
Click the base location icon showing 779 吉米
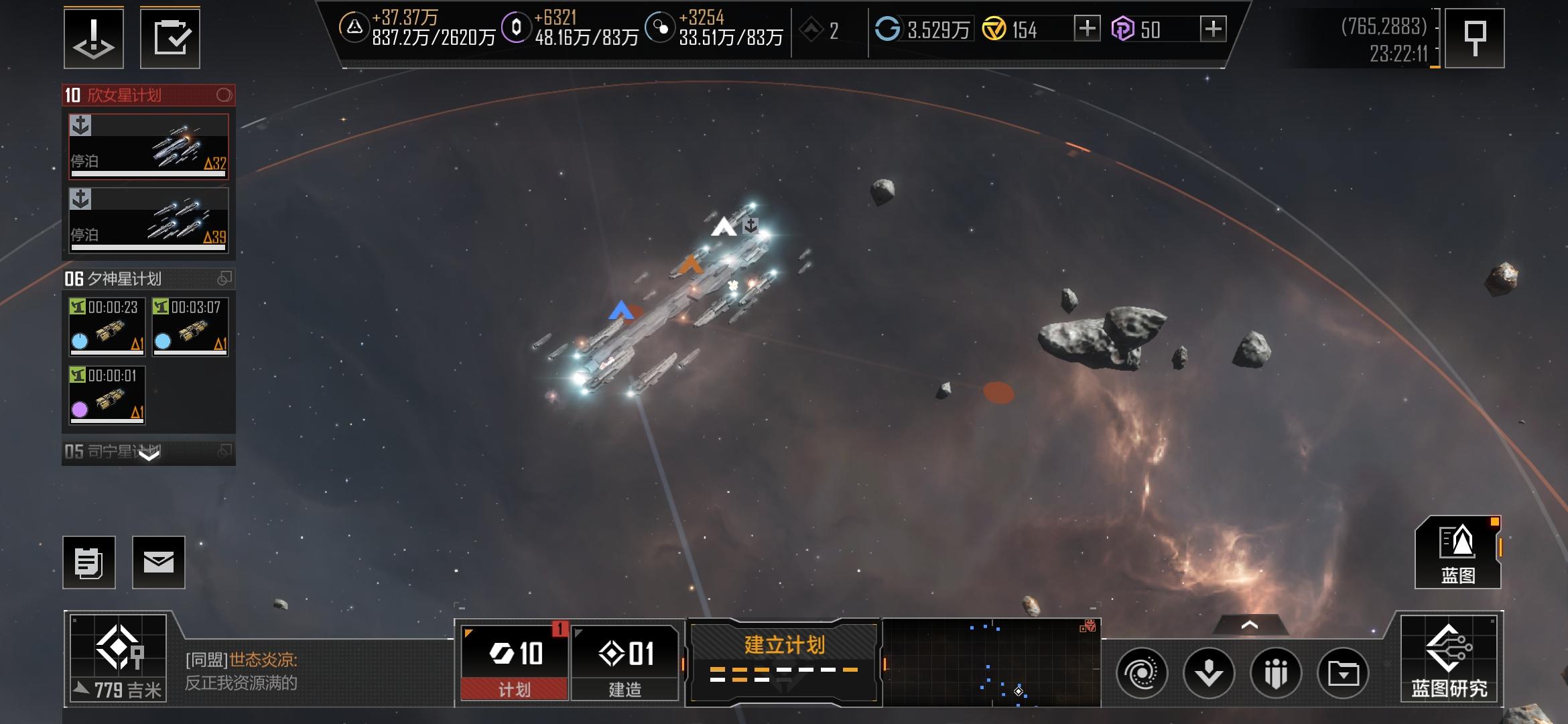(x=119, y=658)
